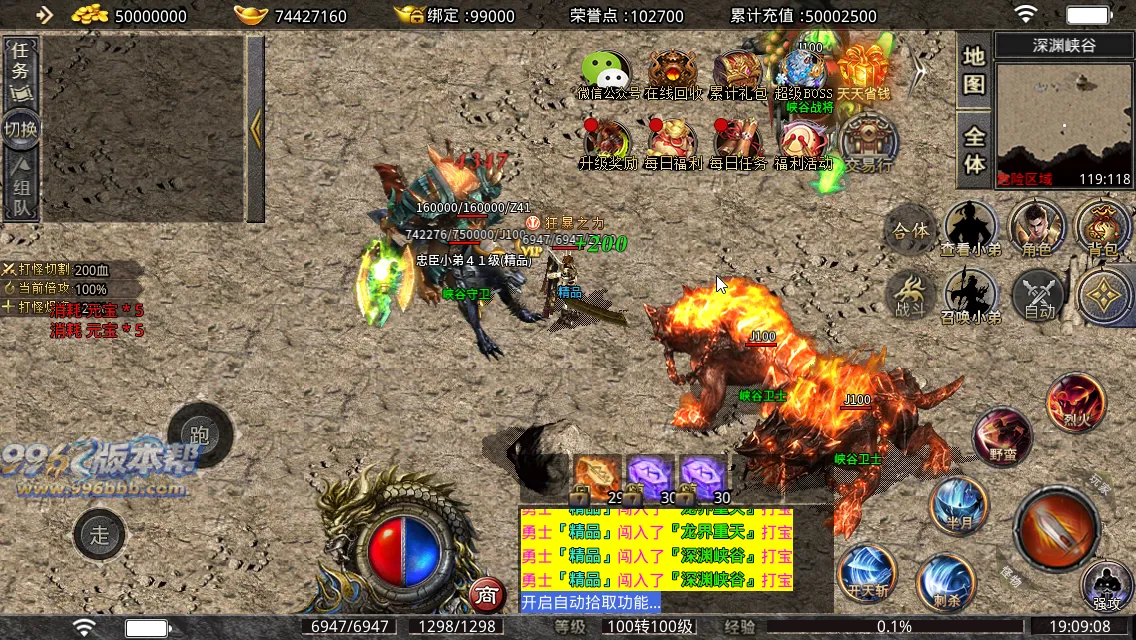Viewport: 1136px width, 640px height.
Task: Open the 商 shop button
Action: coord(486,595)
